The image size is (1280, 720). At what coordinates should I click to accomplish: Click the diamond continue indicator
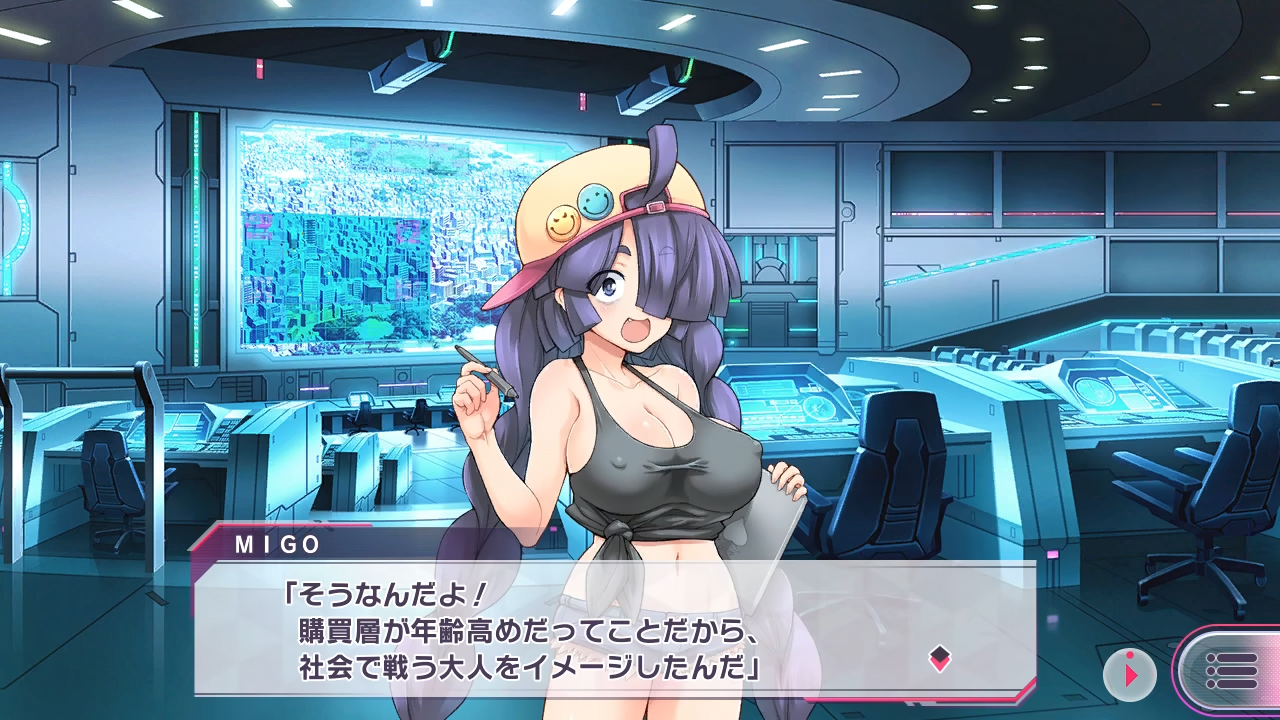click(x=940, y=658)
